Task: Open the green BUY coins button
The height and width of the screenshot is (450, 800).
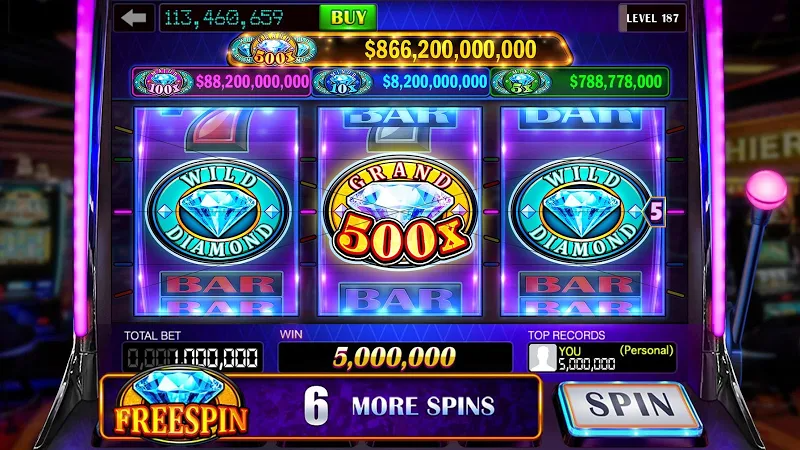Action: [x=347, y=18]
